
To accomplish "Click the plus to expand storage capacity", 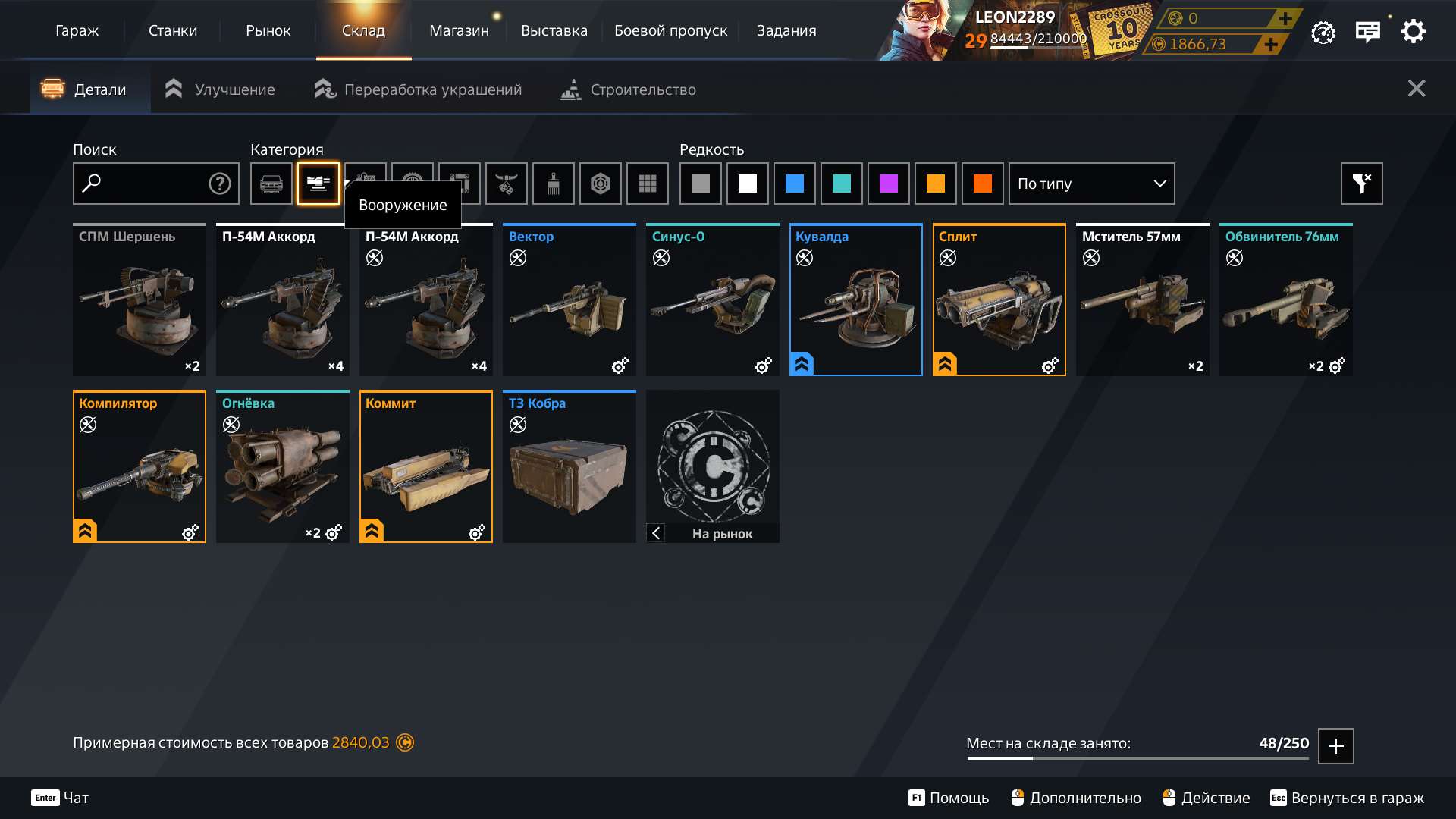I will [x=1335, y=745].
